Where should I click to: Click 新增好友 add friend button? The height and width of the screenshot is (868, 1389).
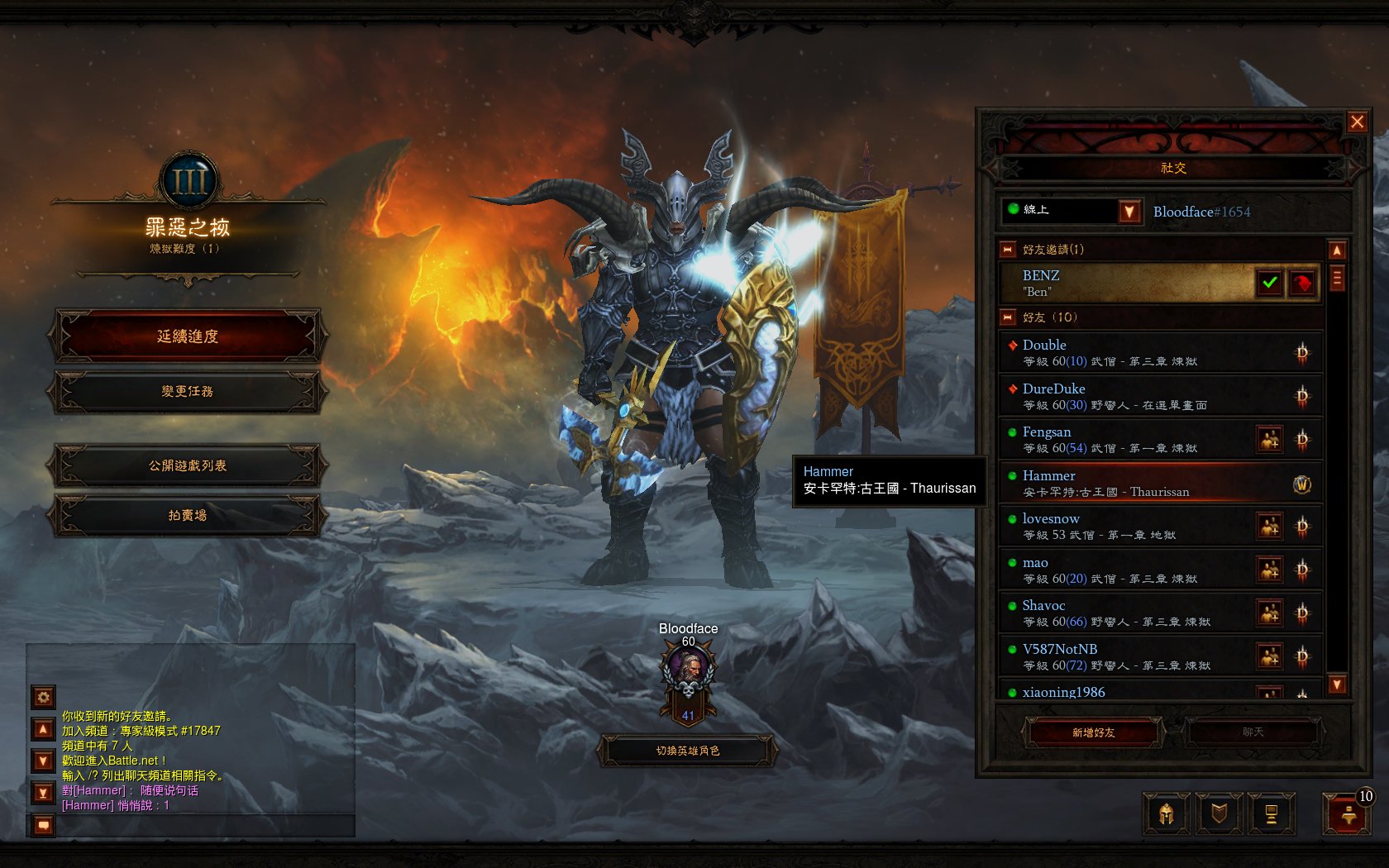[x=1093, y=732]
